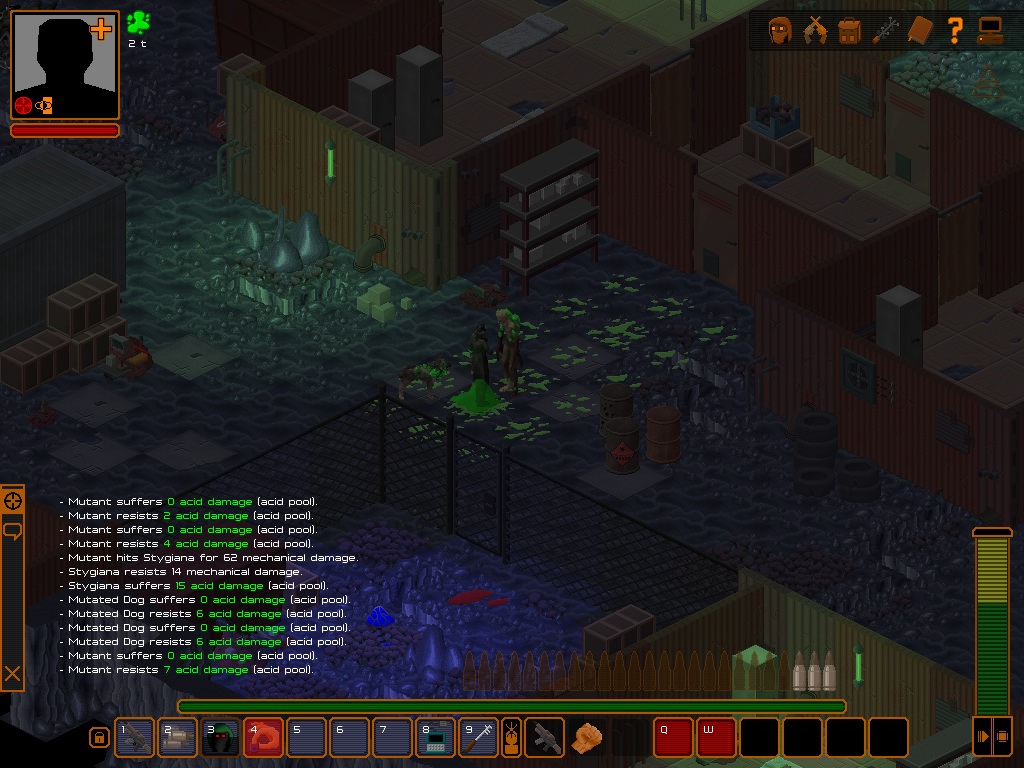Screen dimensions: 1024x768
Task: Select the pistol in hotbar slot 1
Action: click(135, 738)
